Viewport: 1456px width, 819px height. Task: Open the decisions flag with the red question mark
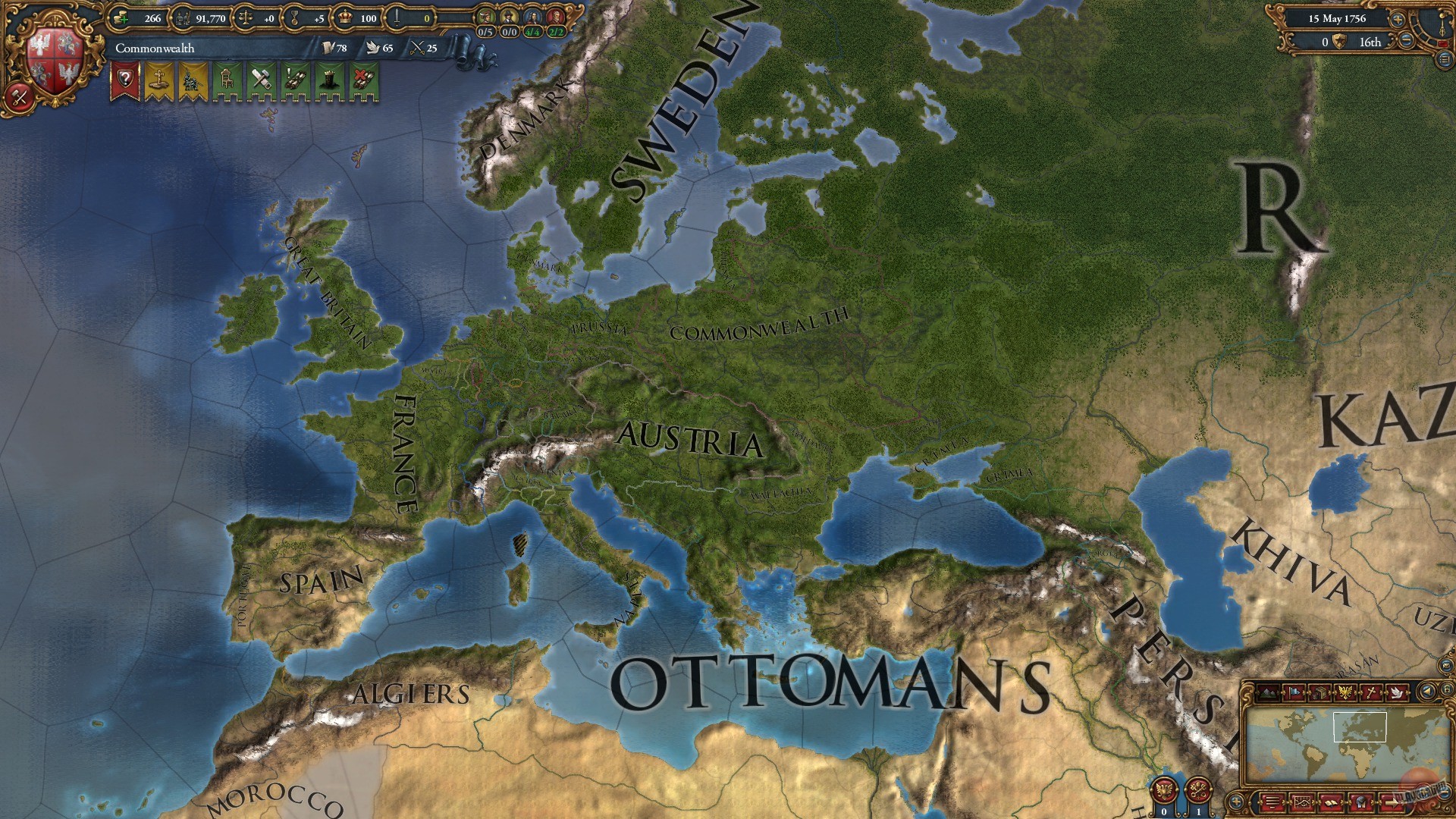(x=126, y=77)
